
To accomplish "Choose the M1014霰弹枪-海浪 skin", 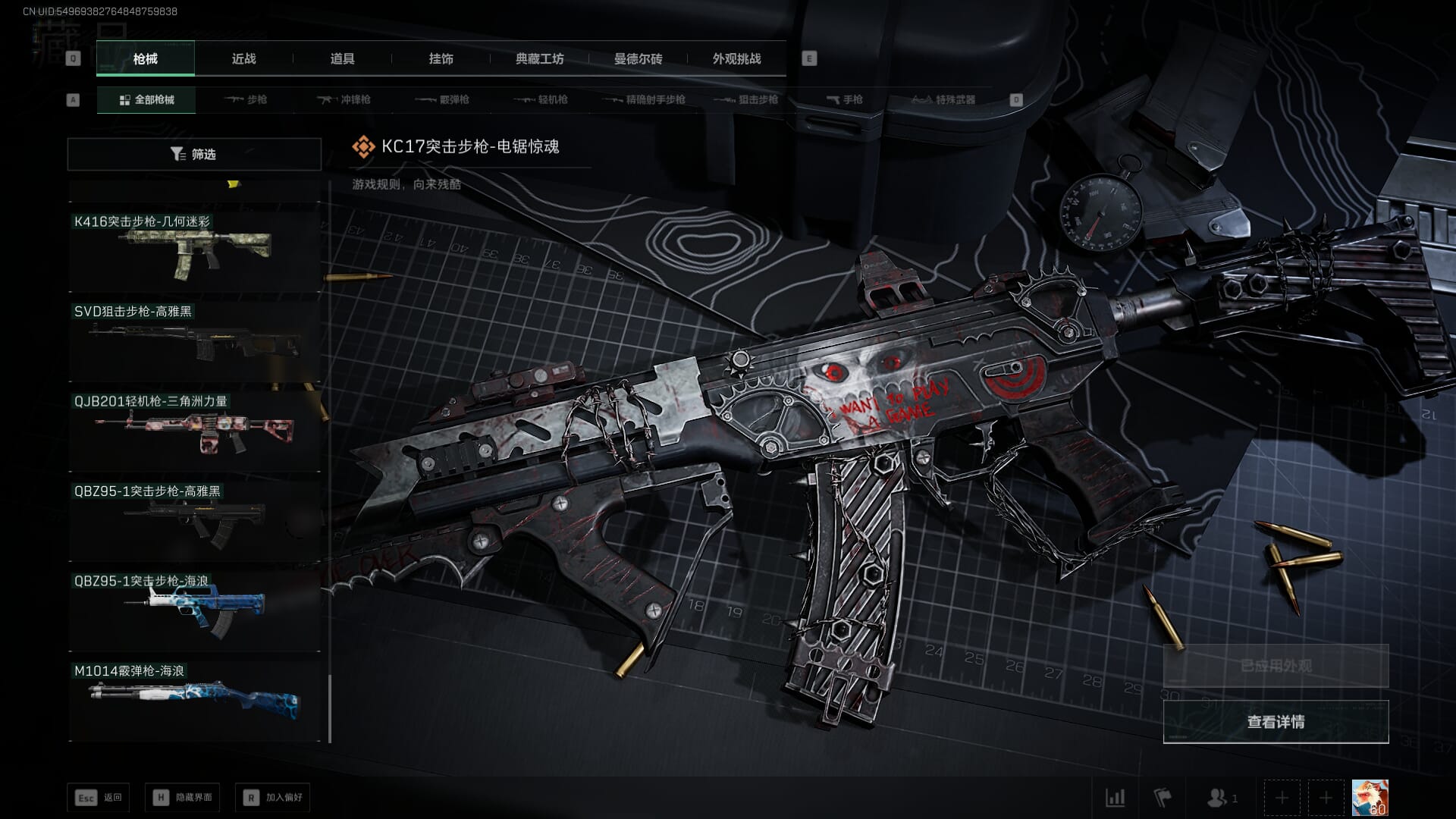I will click(194, 700).
